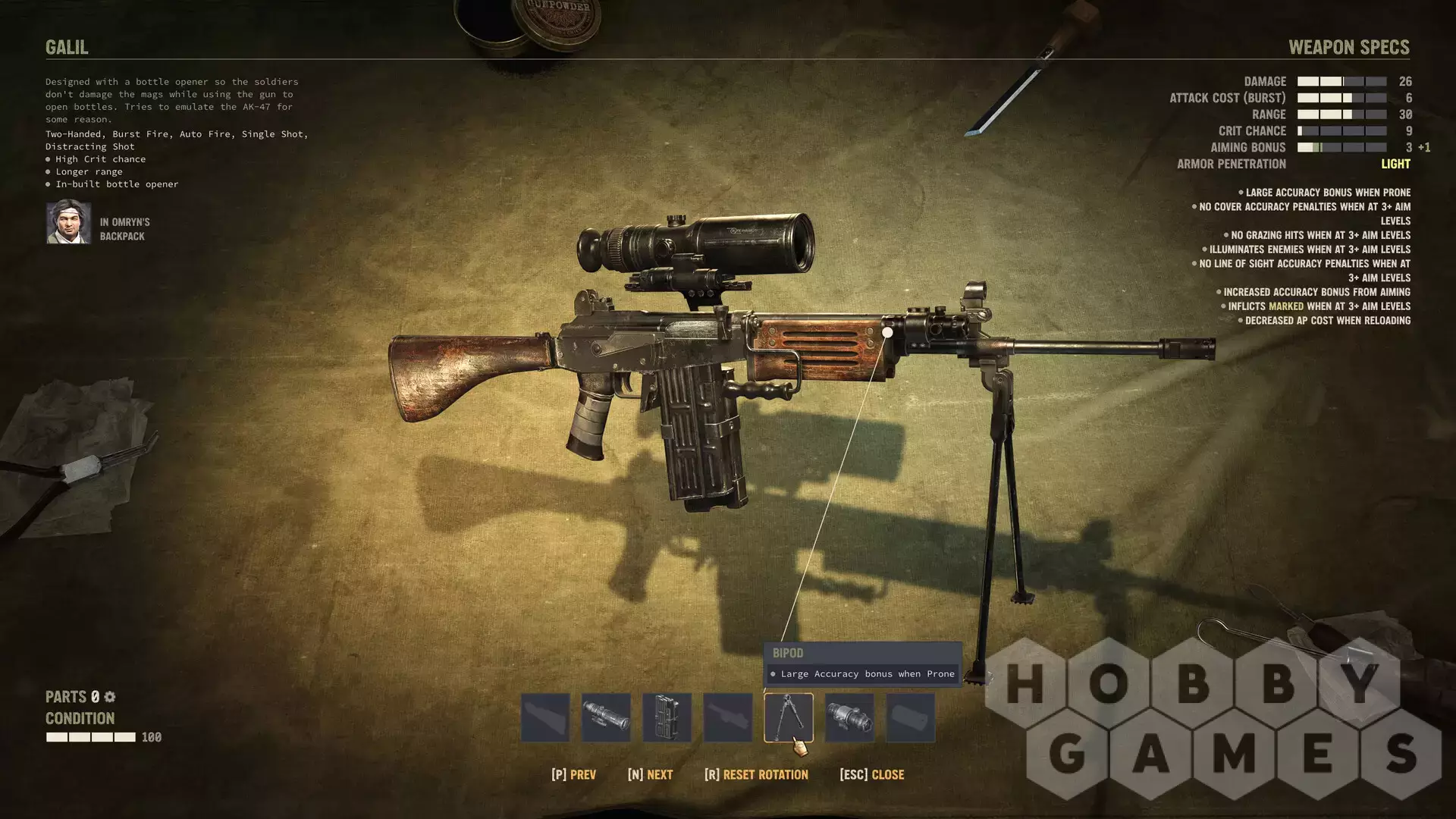Select the empty muzzle slot at row end
This screenshot has height=819, width=1456.
(x=910, y=717)
